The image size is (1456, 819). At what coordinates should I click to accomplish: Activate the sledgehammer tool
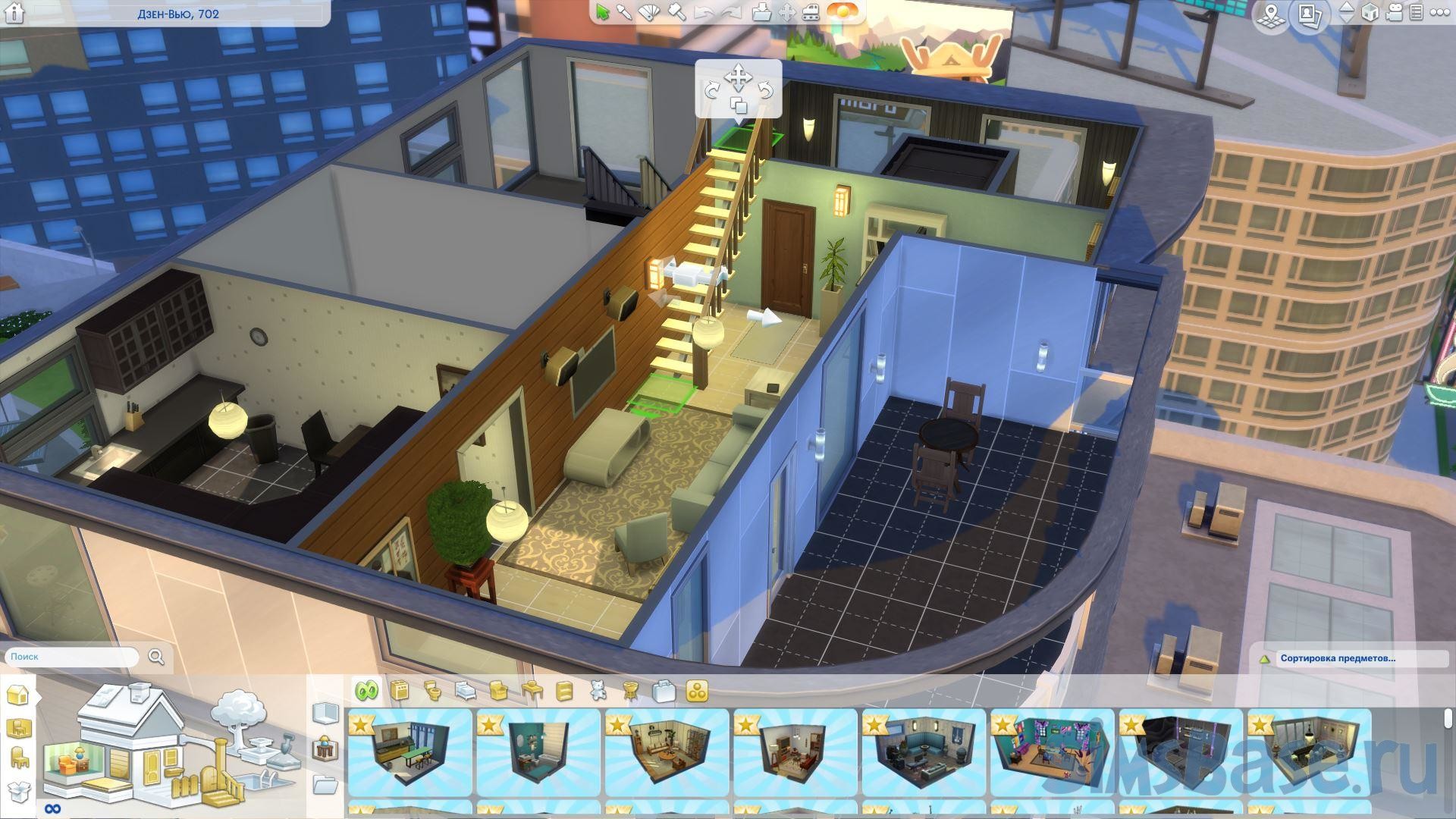(677, 12)
